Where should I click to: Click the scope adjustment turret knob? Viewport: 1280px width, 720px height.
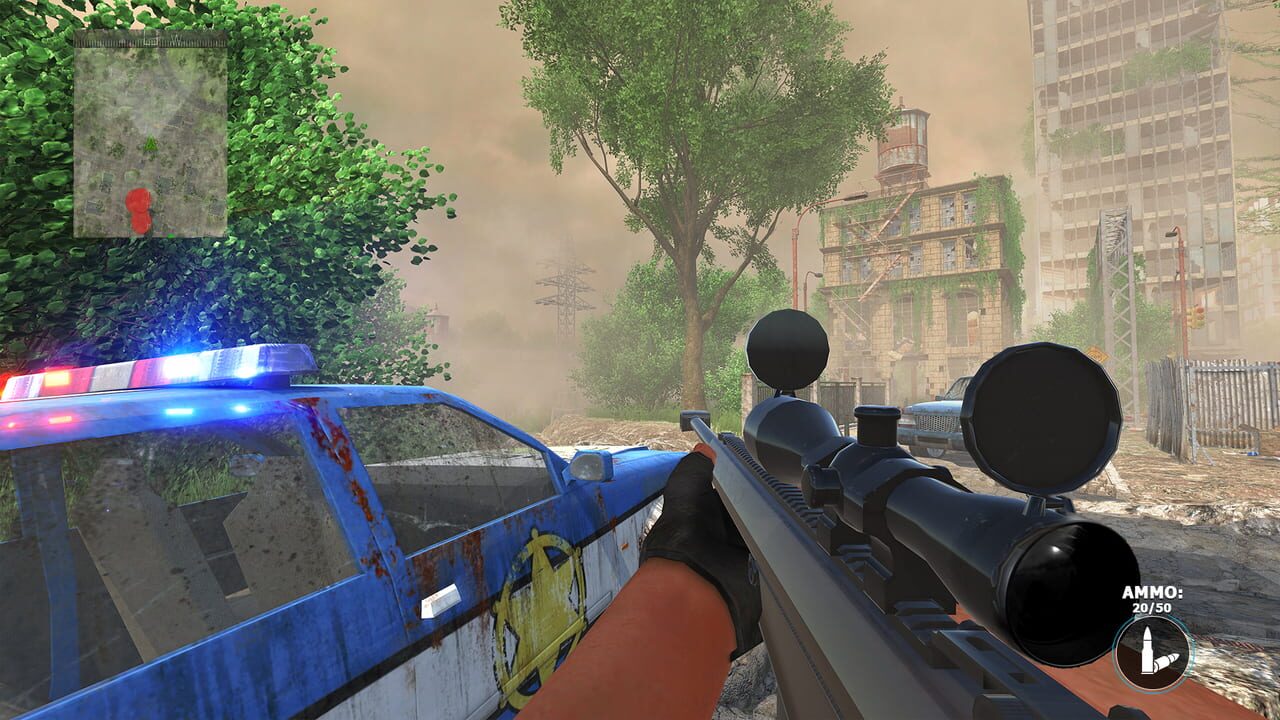[876, 428]
